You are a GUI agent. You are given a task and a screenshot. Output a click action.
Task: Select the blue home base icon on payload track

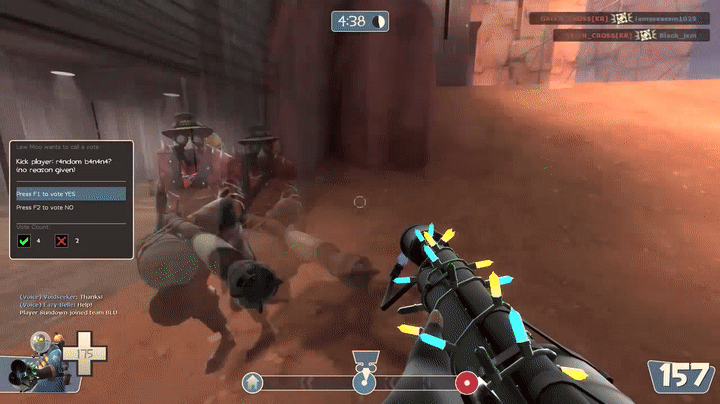pyautogui.click(x=254, y=382)
